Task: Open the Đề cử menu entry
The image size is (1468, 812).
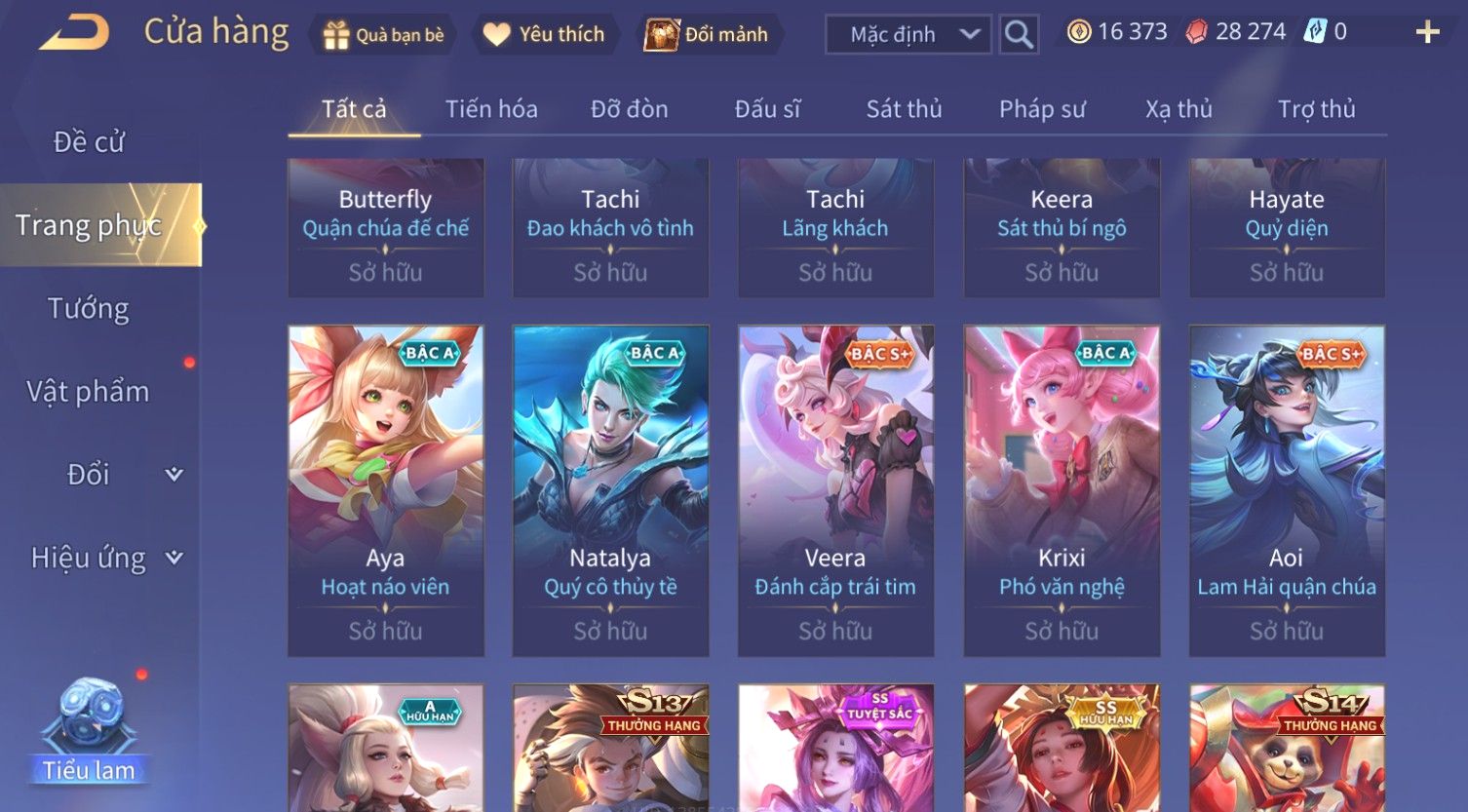Action: pos(89,142)
